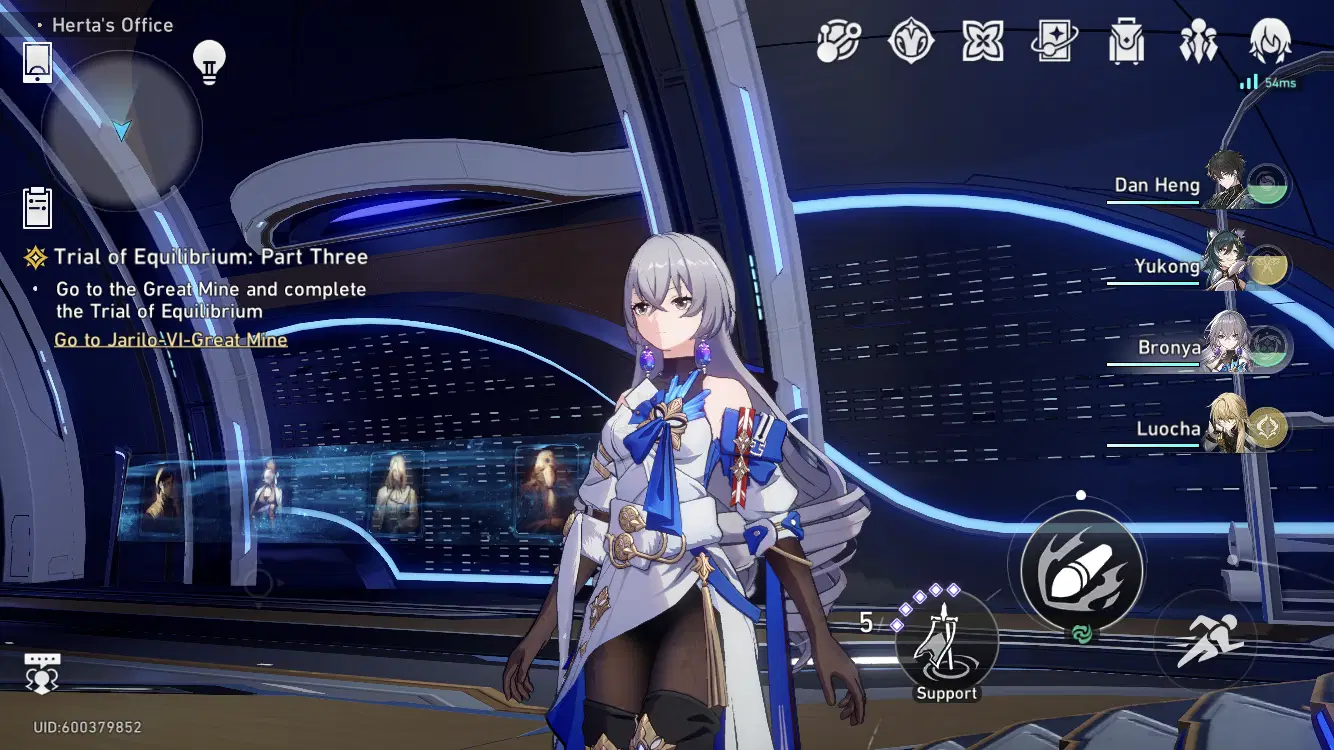
Task: Open the Inventory bag icon
Action: tap(1126, 40)
